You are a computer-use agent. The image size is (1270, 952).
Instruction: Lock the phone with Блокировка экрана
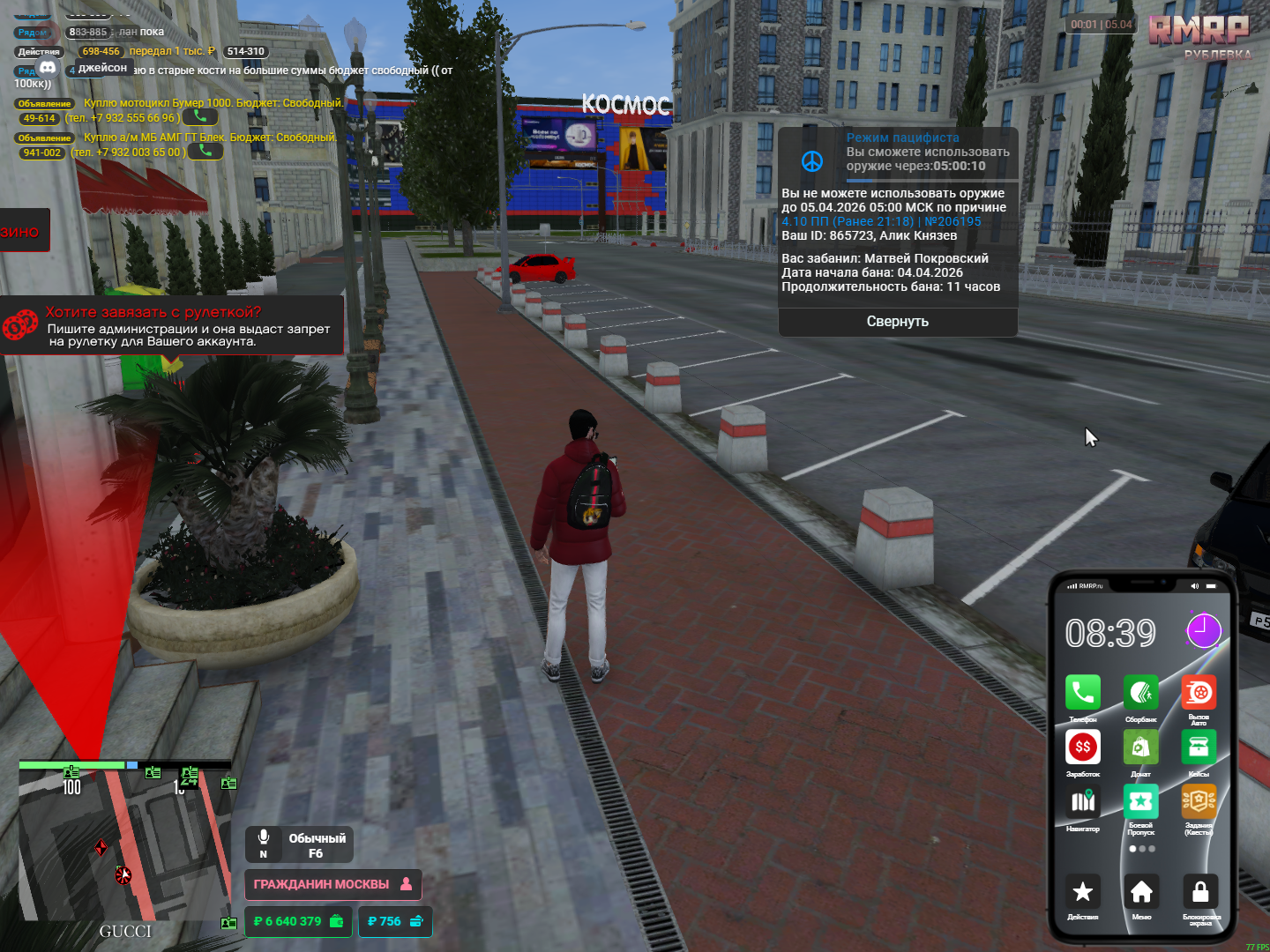(x=1199, y=892)
